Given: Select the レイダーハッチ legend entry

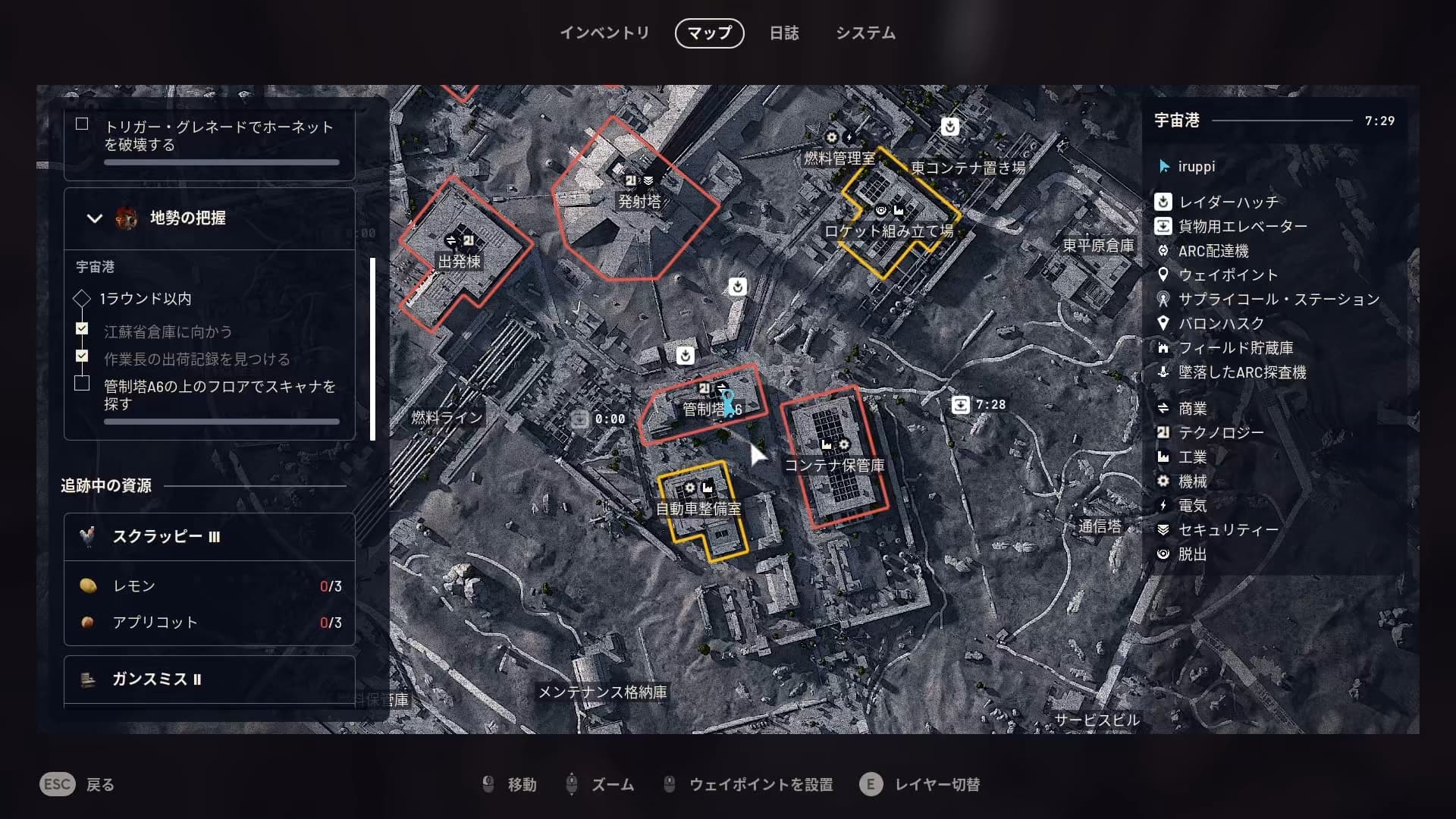Looking at the screenshot, I should coord(1228,202).
